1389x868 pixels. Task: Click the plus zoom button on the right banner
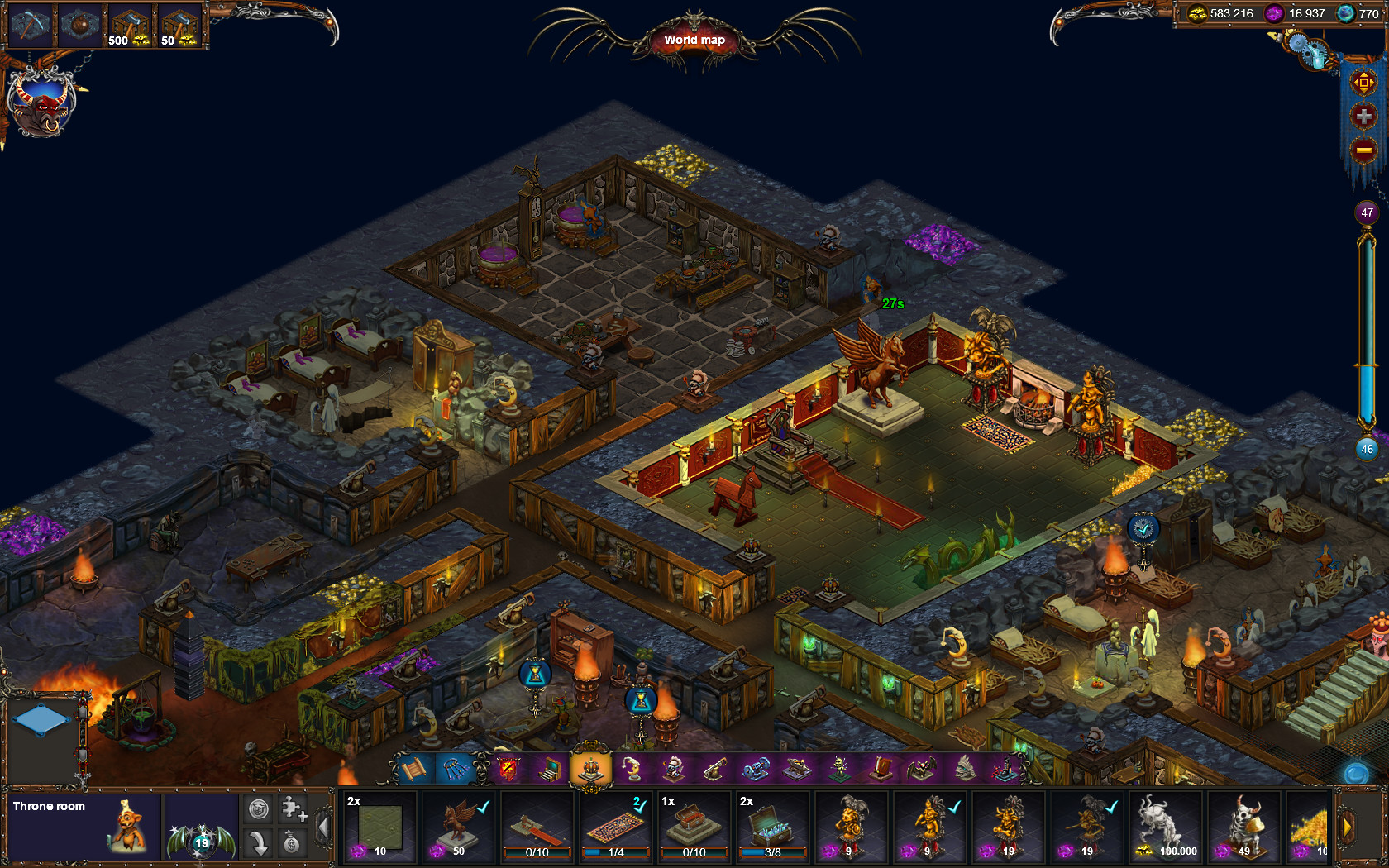coord(1364,113)
